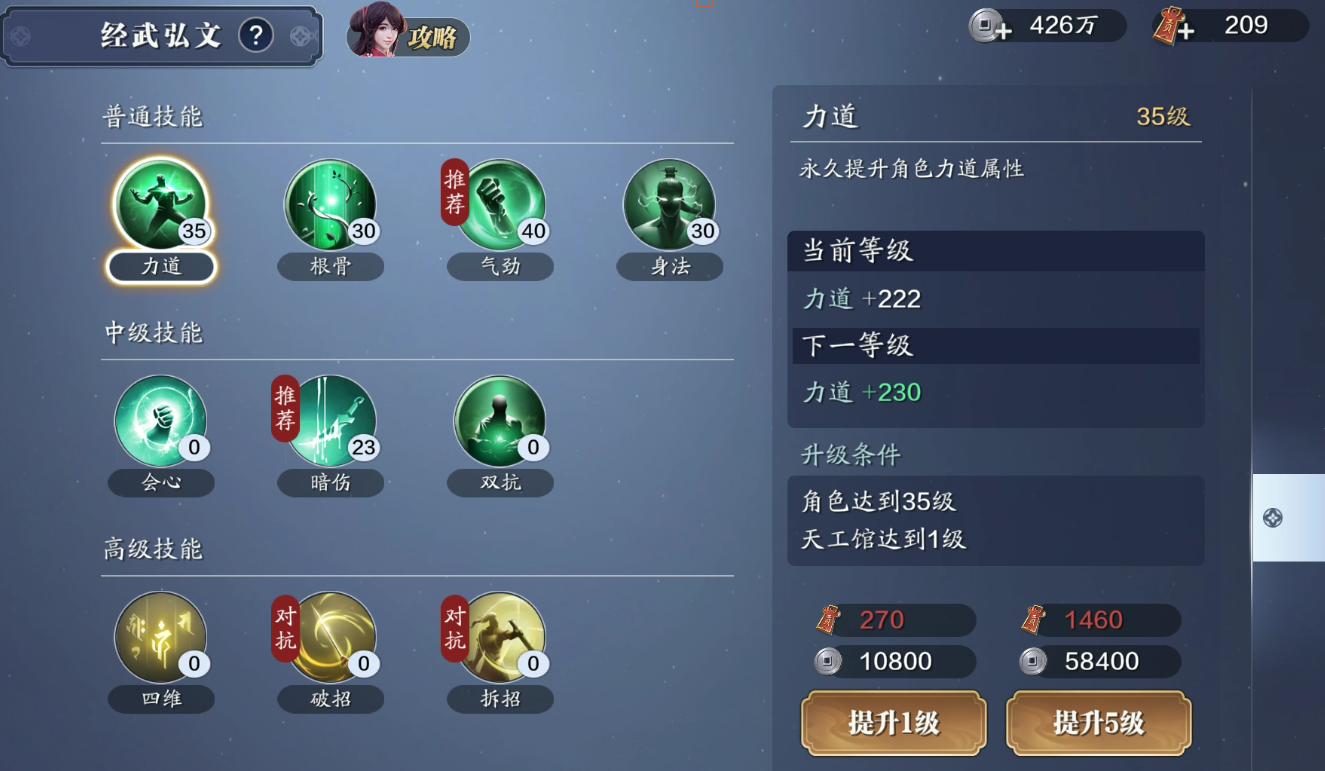Viewport: 1325px width, 771px height.
Task: Select the 会心 intermediate skill icon
Action: [x=160, y=420]
